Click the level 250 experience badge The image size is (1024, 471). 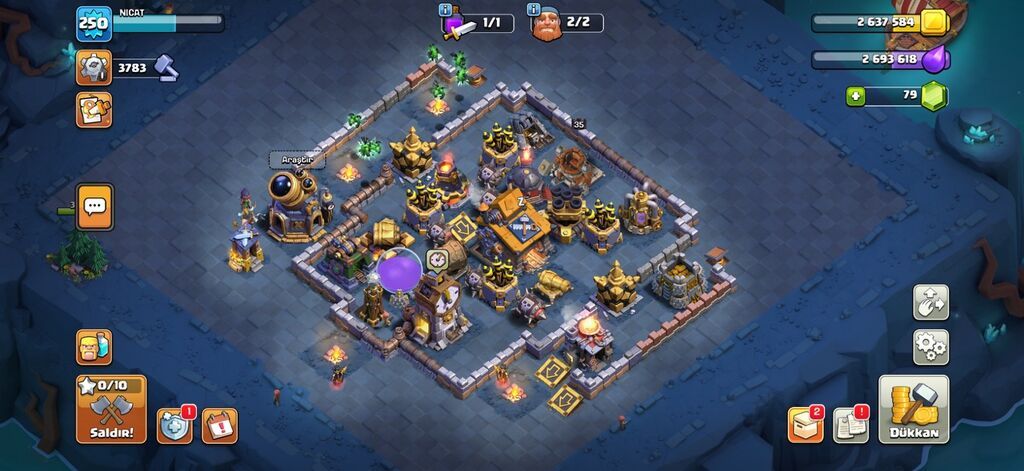click(93, 24)
